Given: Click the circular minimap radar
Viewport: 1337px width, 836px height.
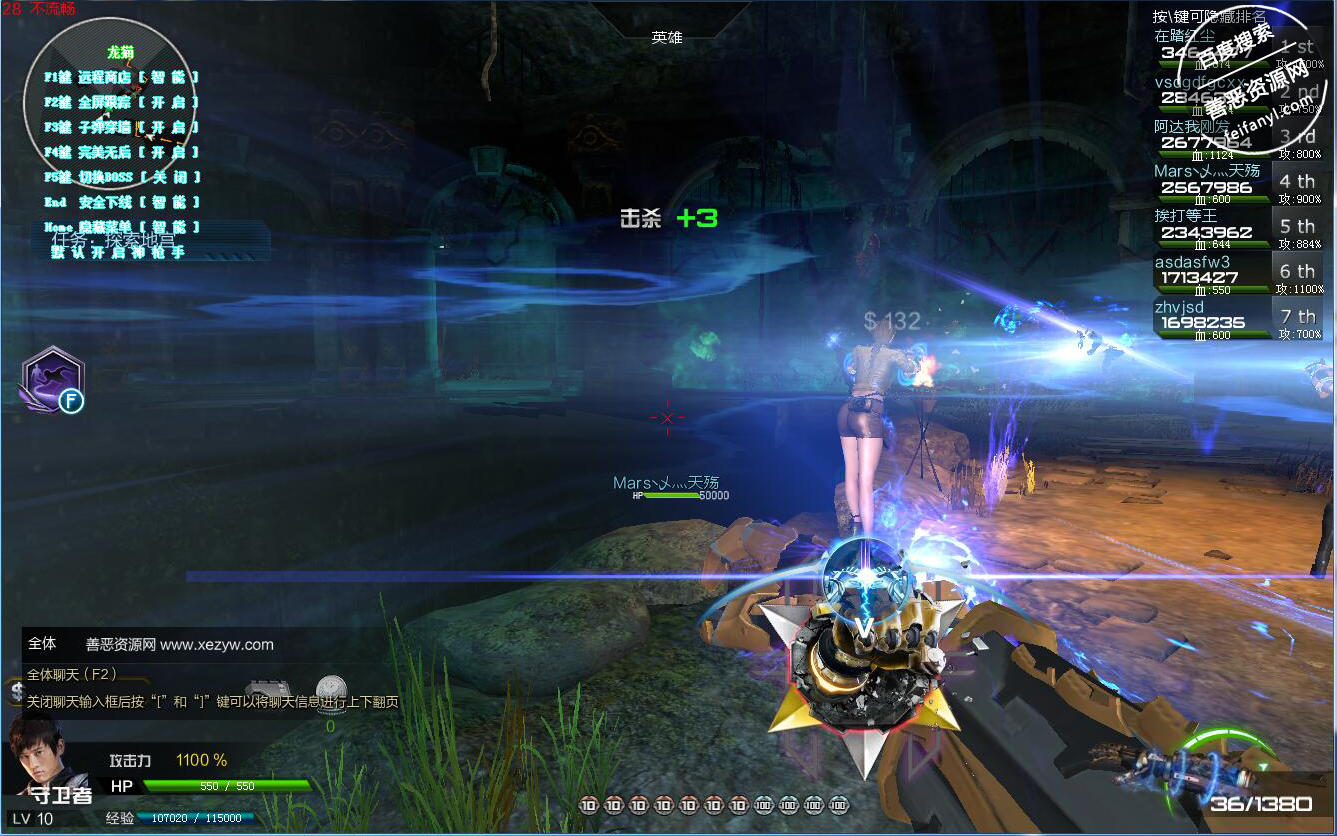Looking at the screenshot, I should tap(102, 102).
